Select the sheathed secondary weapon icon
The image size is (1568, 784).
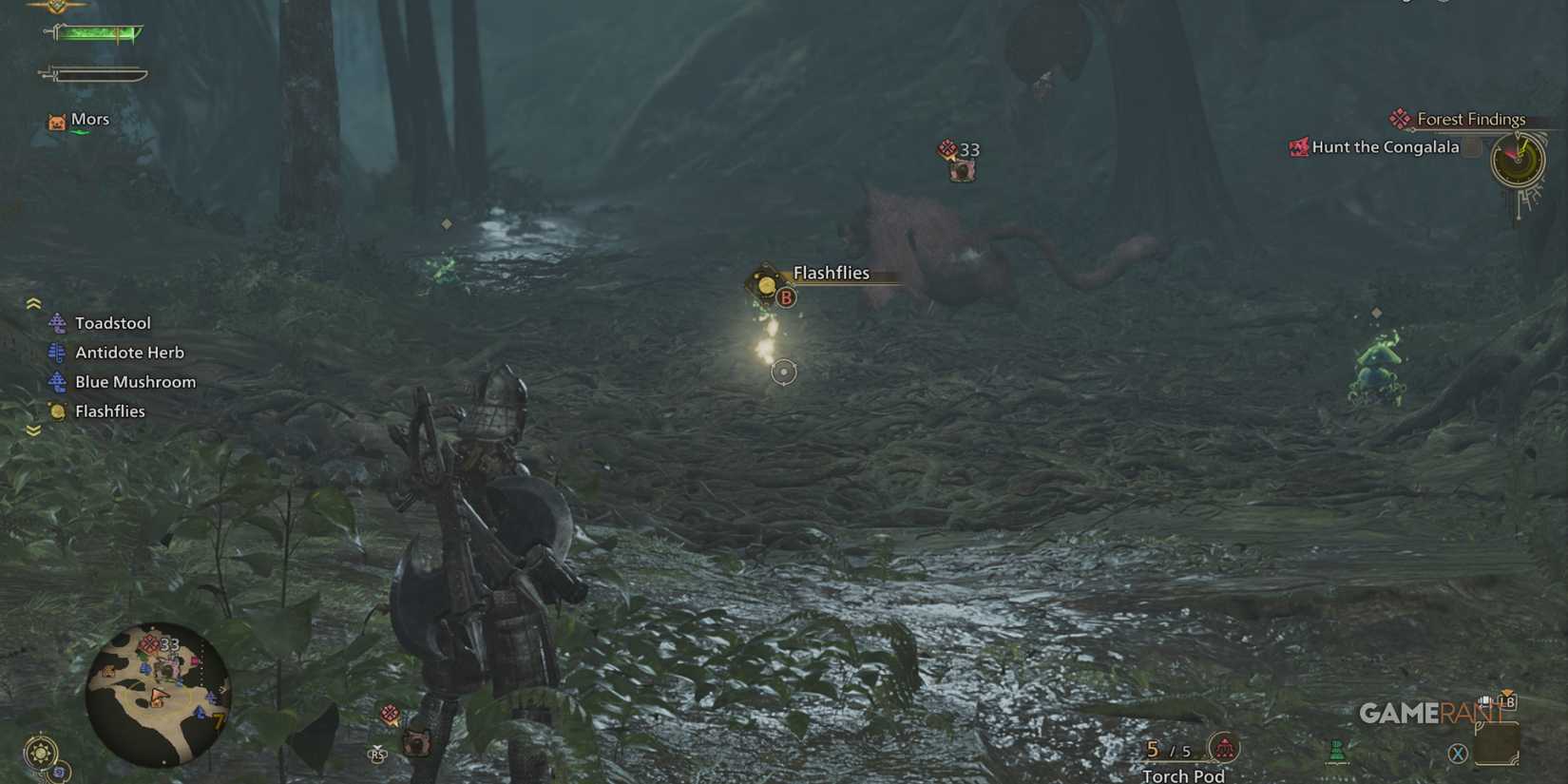(x=93, y=71)
